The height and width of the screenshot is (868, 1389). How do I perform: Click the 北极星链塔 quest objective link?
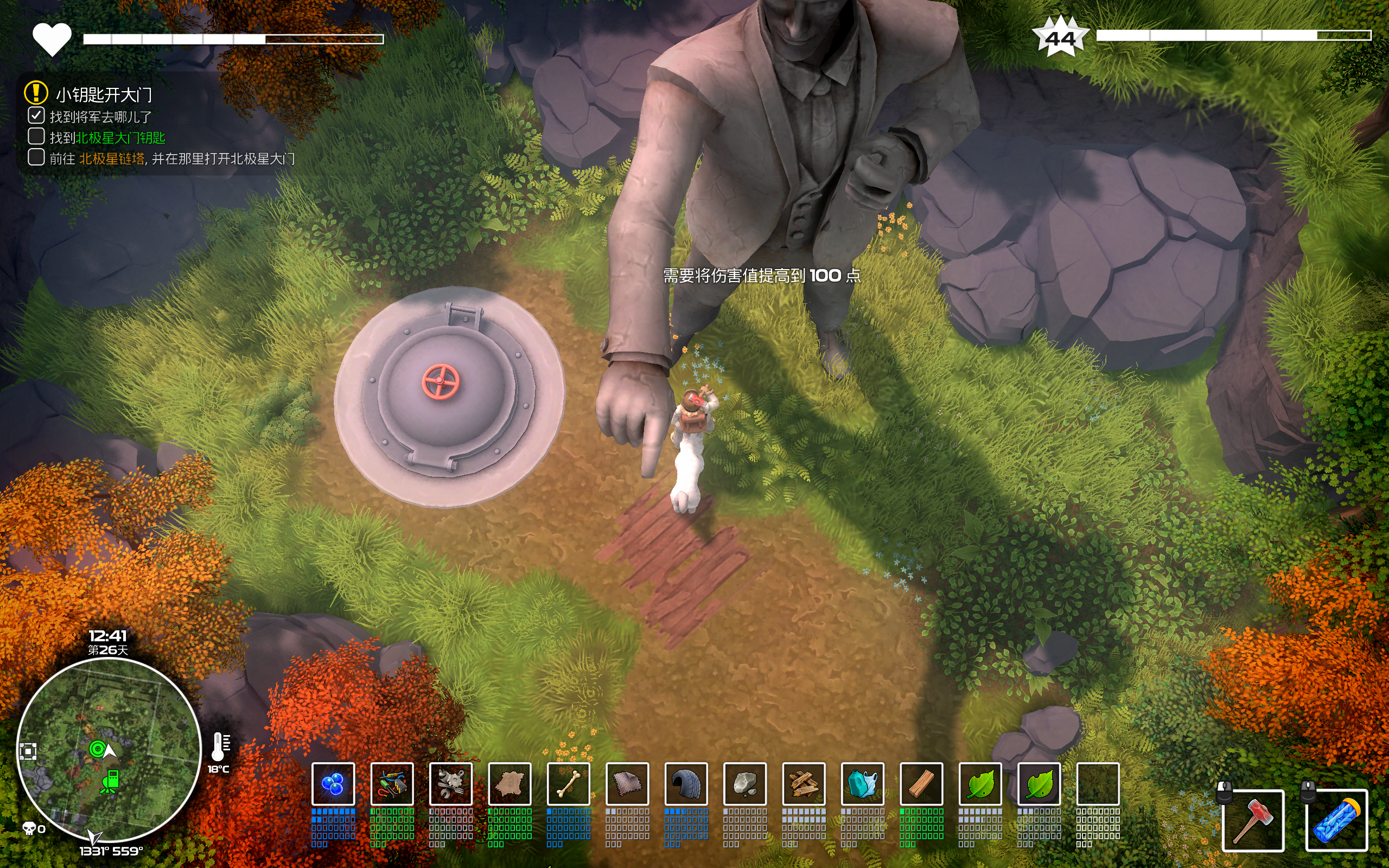112,159
